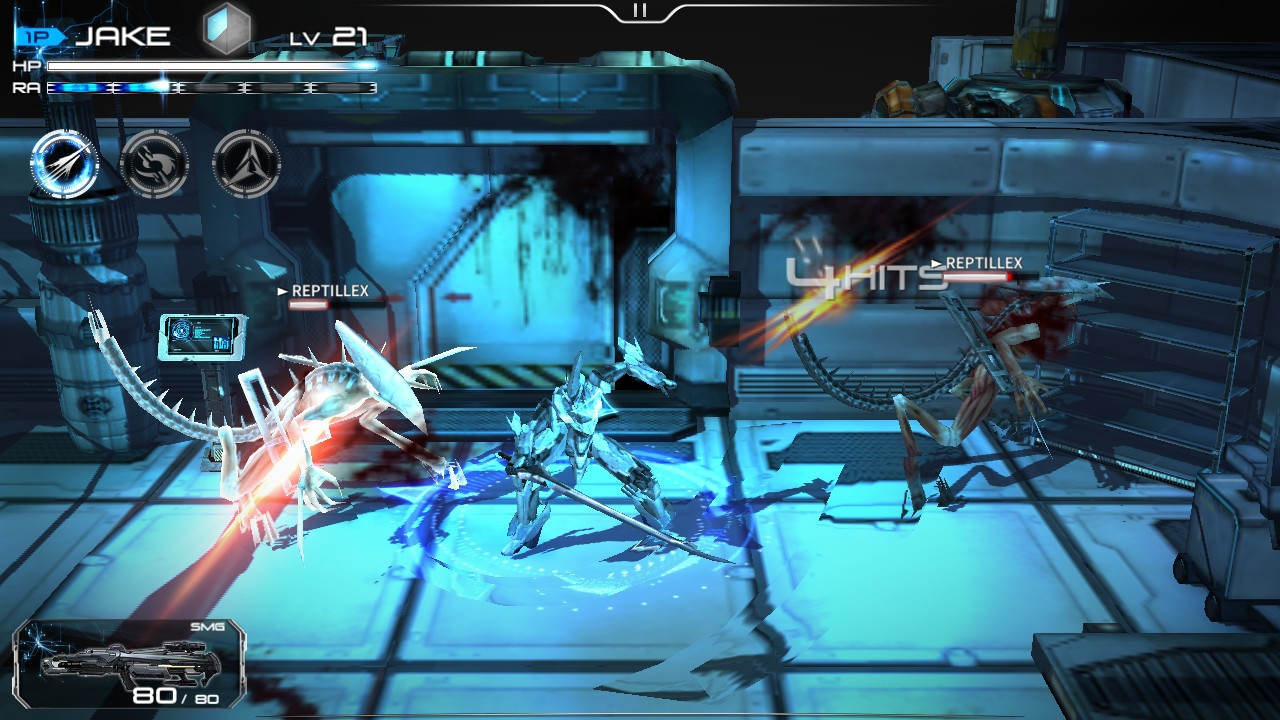Use the spinning blade whirl skill icon

pos(154,164)
